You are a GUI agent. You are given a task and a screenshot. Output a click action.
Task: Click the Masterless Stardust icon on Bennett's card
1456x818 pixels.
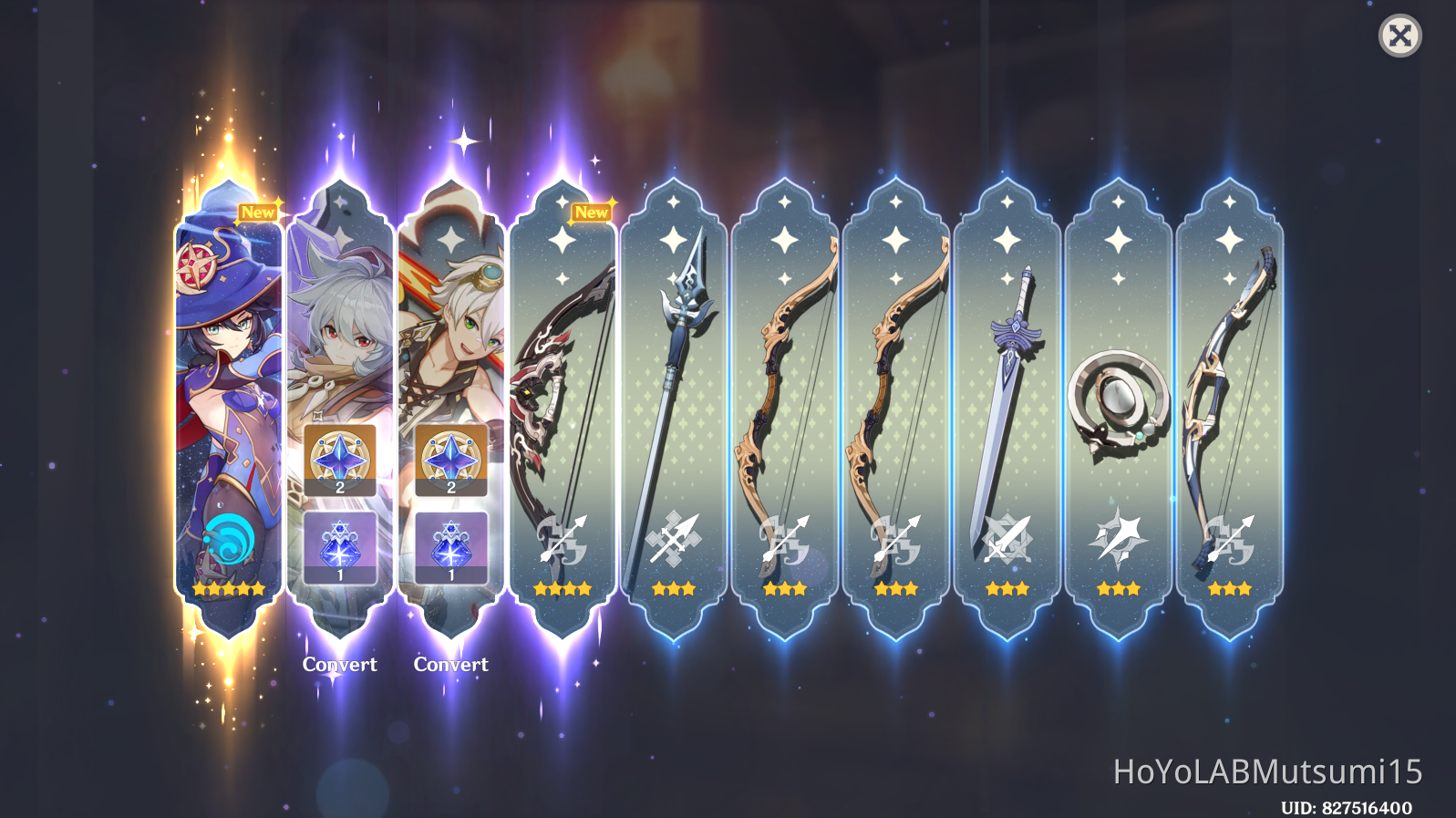click(451, 544)
